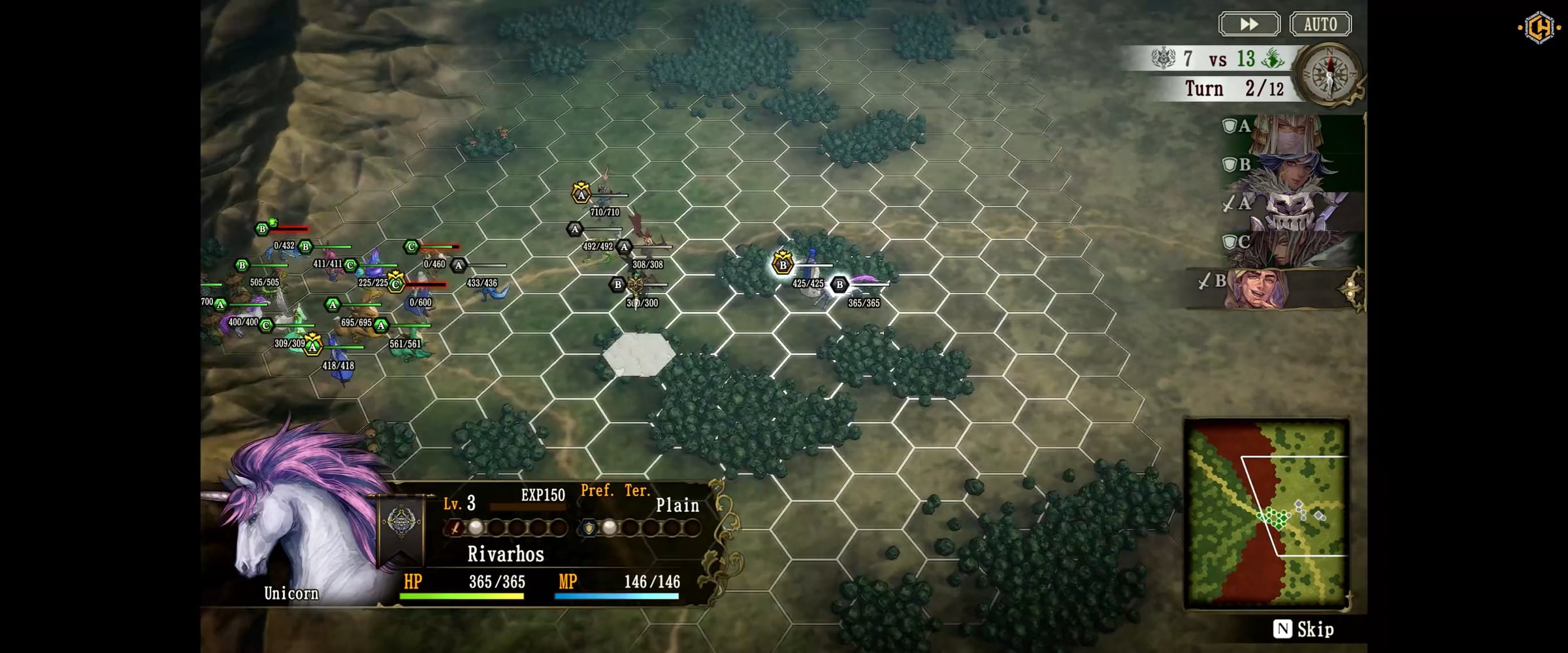Select the unit marker with 365/365 HP
This screenshot has height=653, width=1568.
coord(840,285)
